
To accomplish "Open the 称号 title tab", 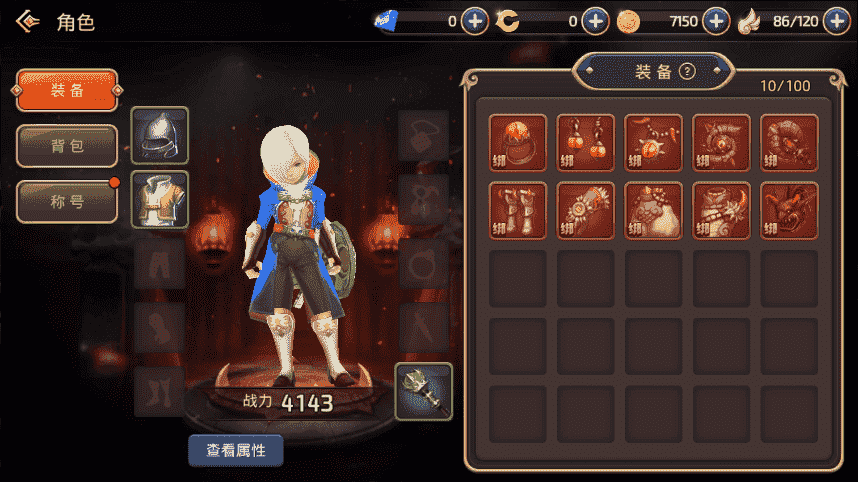I will (x=67, y=201).
